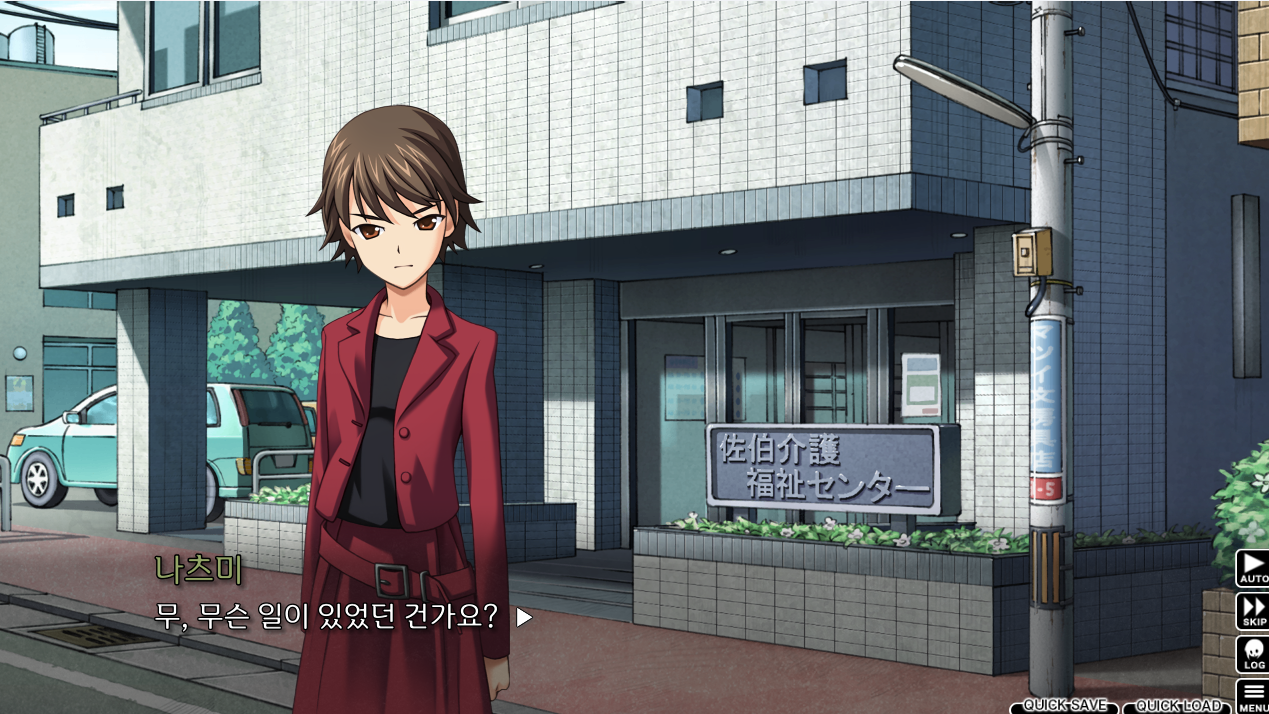This screenshot has width=1269, height=714.
Task: Enable AUTO text advance mode
Action: coord(1252,567)
